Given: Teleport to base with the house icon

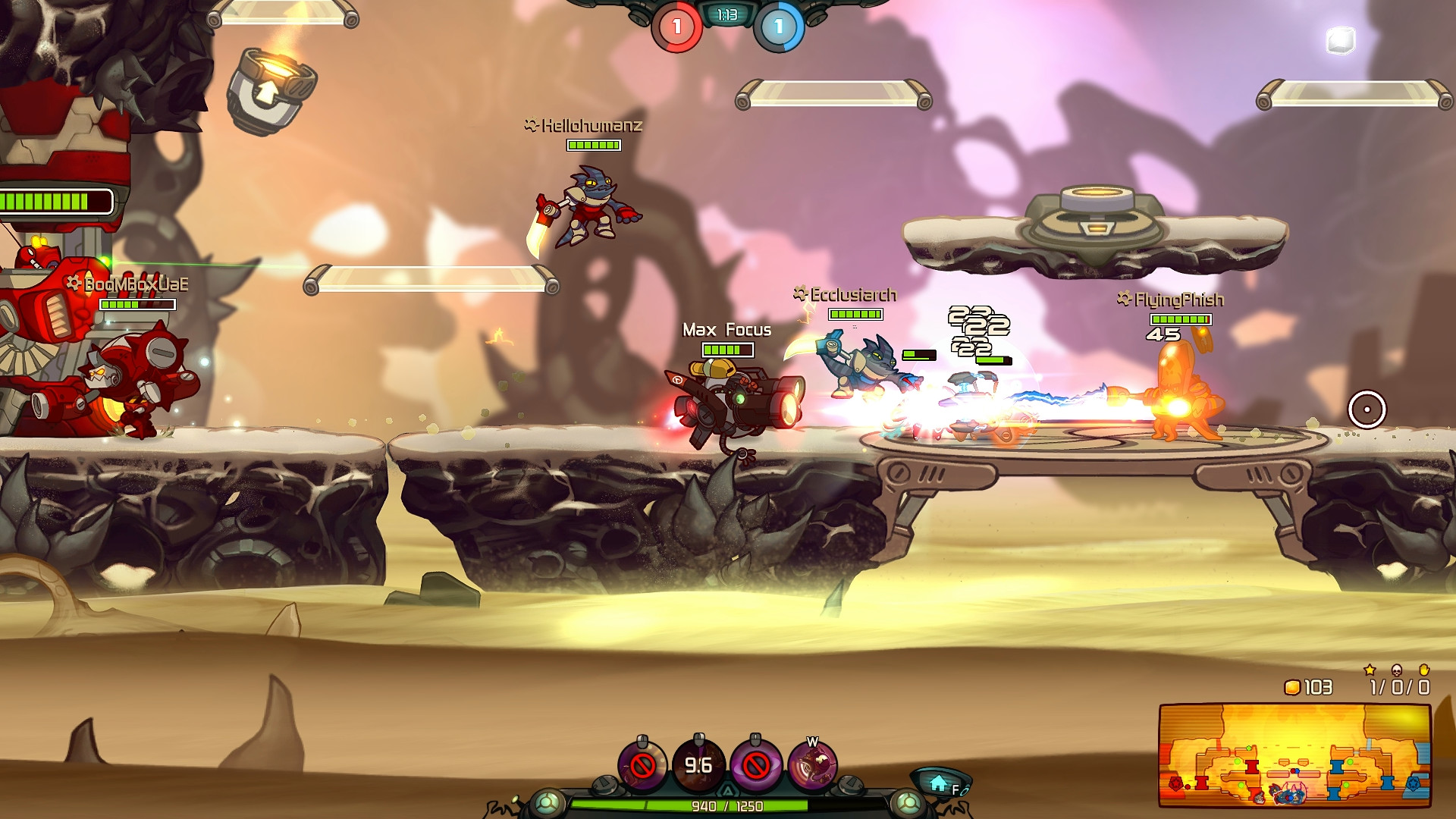Looking at the screenshot, I should [x=940, y=783].
